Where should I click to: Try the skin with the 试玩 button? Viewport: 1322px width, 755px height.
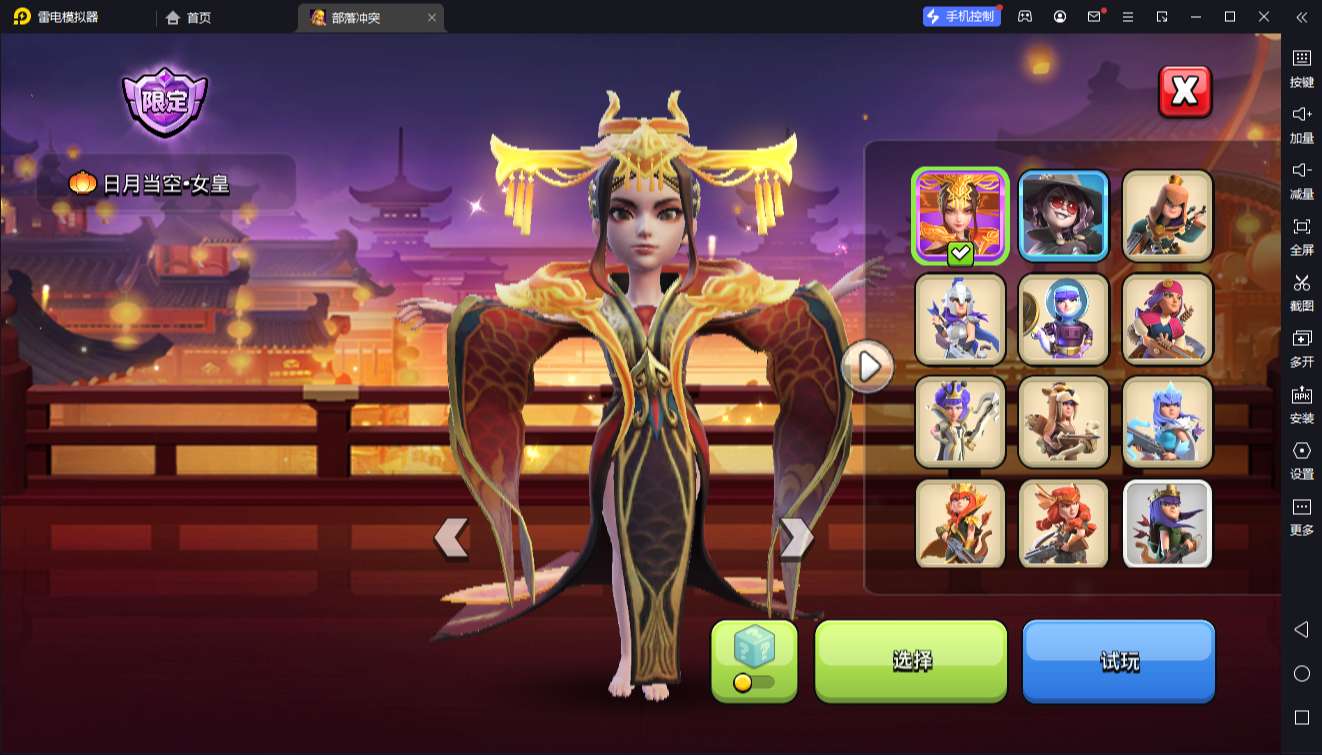pos(1118,661)
